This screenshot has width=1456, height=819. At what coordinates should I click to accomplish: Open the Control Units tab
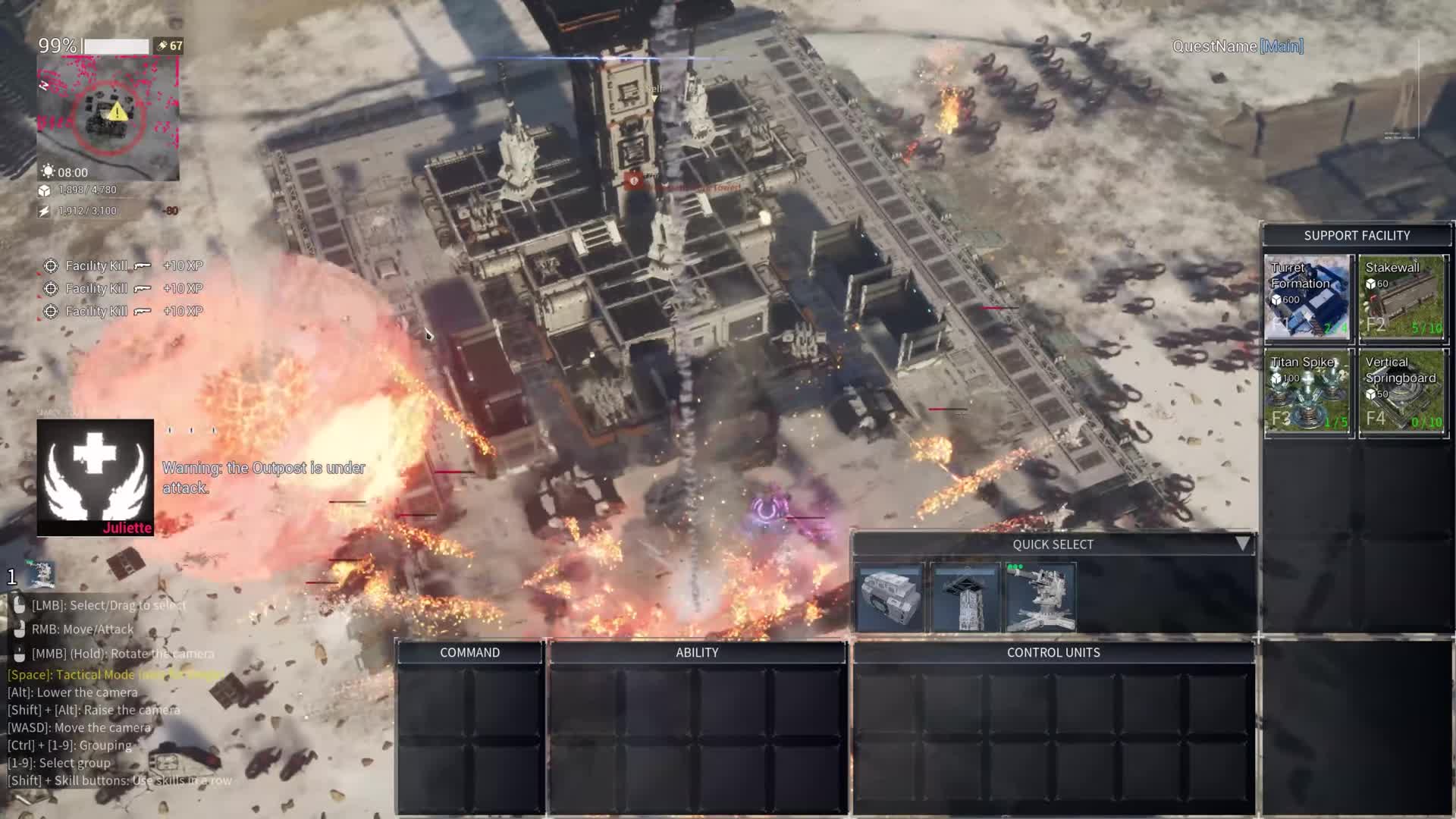point(1053,651)
